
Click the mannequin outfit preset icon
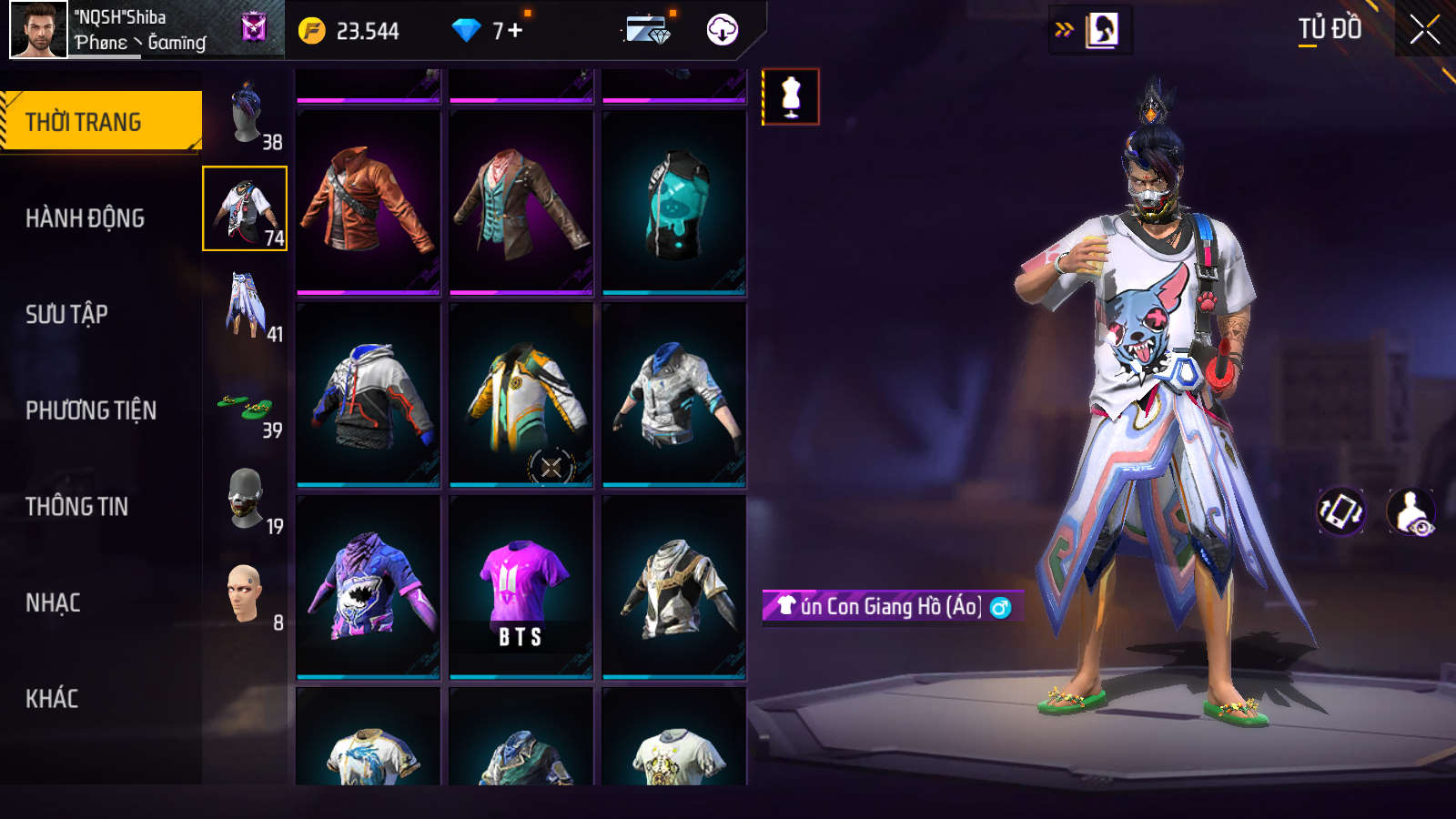click(x=790, y=96)
